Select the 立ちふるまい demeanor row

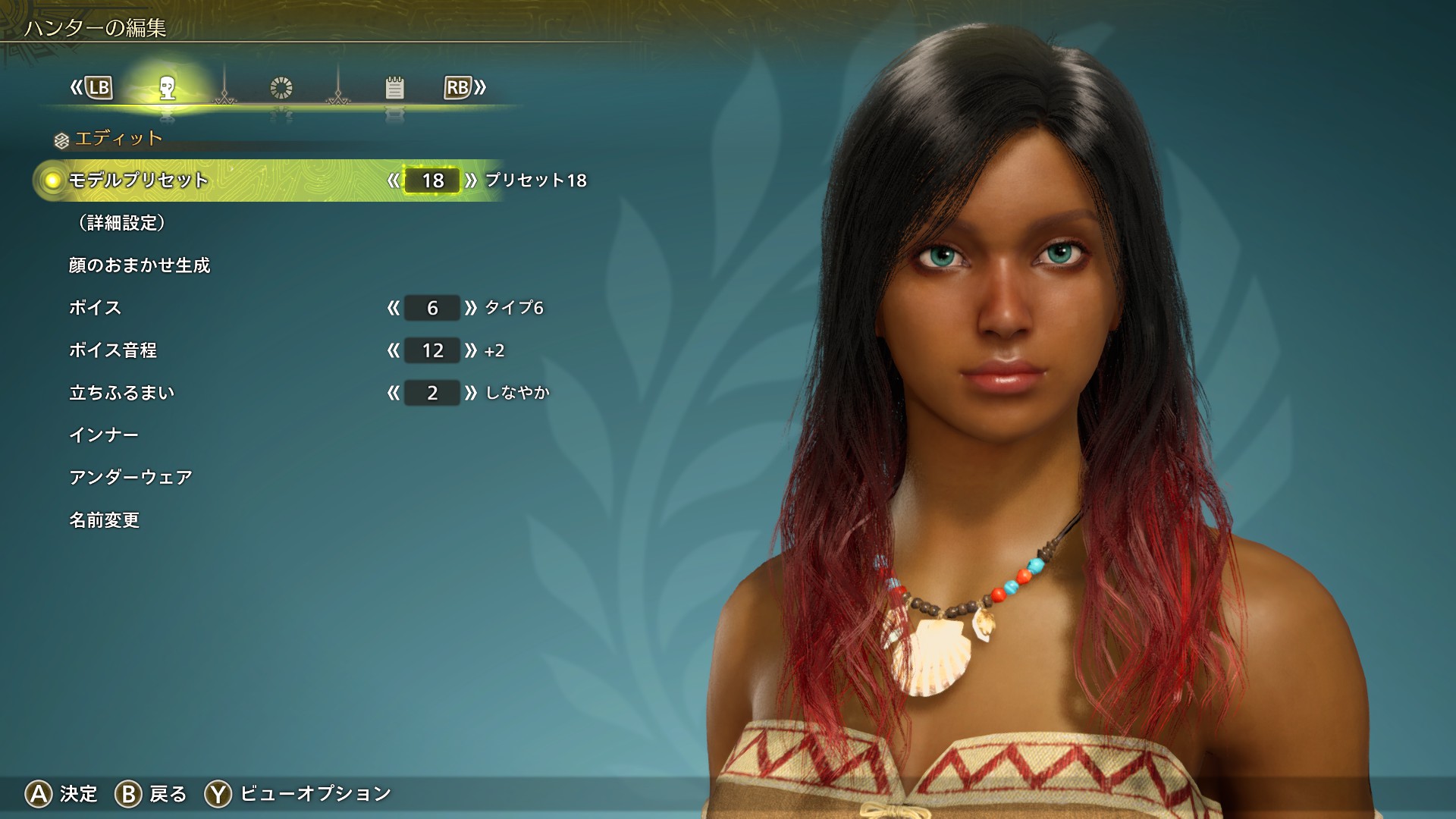122,393
